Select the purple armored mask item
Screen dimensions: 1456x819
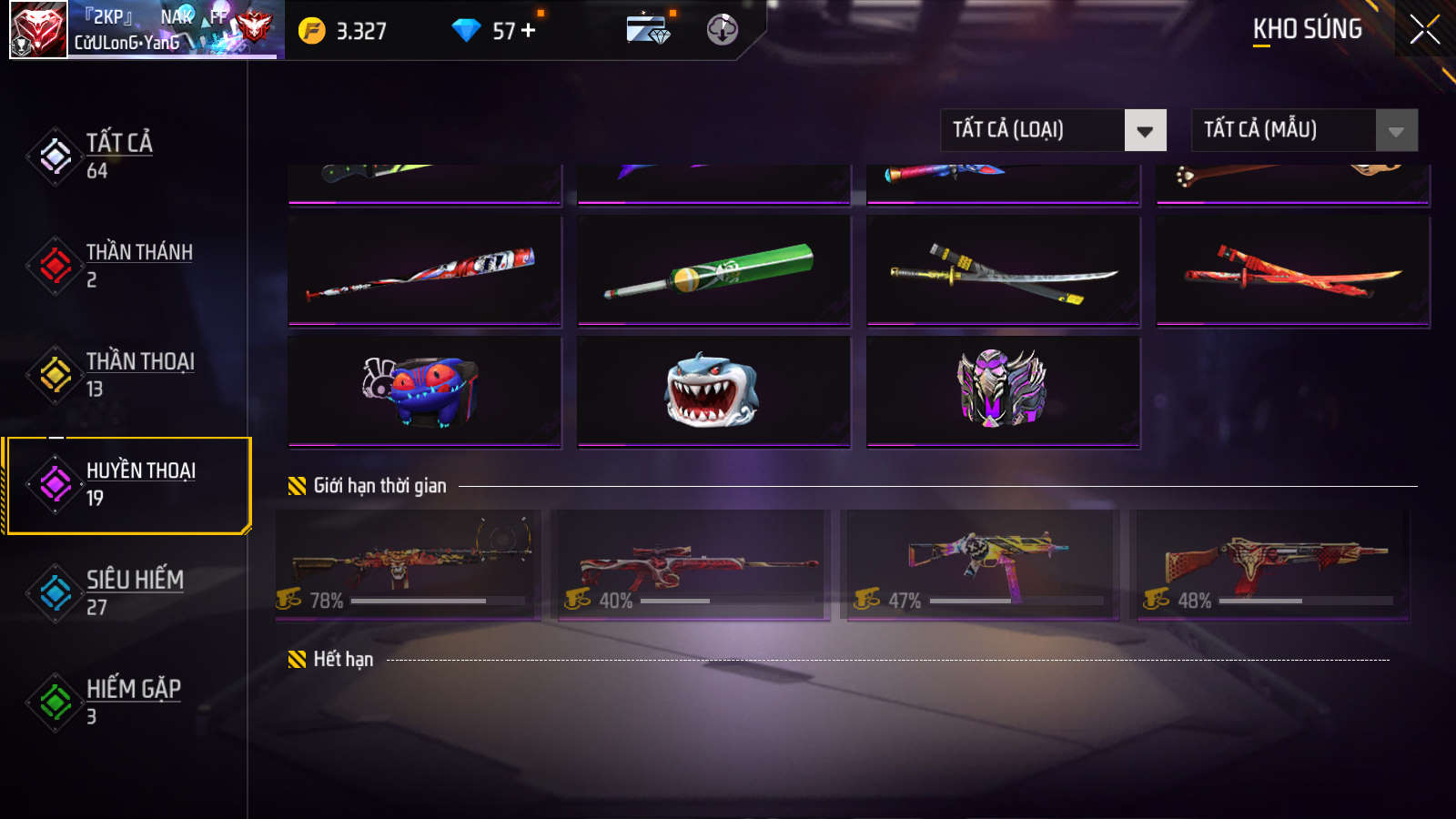click(1003, 391)
